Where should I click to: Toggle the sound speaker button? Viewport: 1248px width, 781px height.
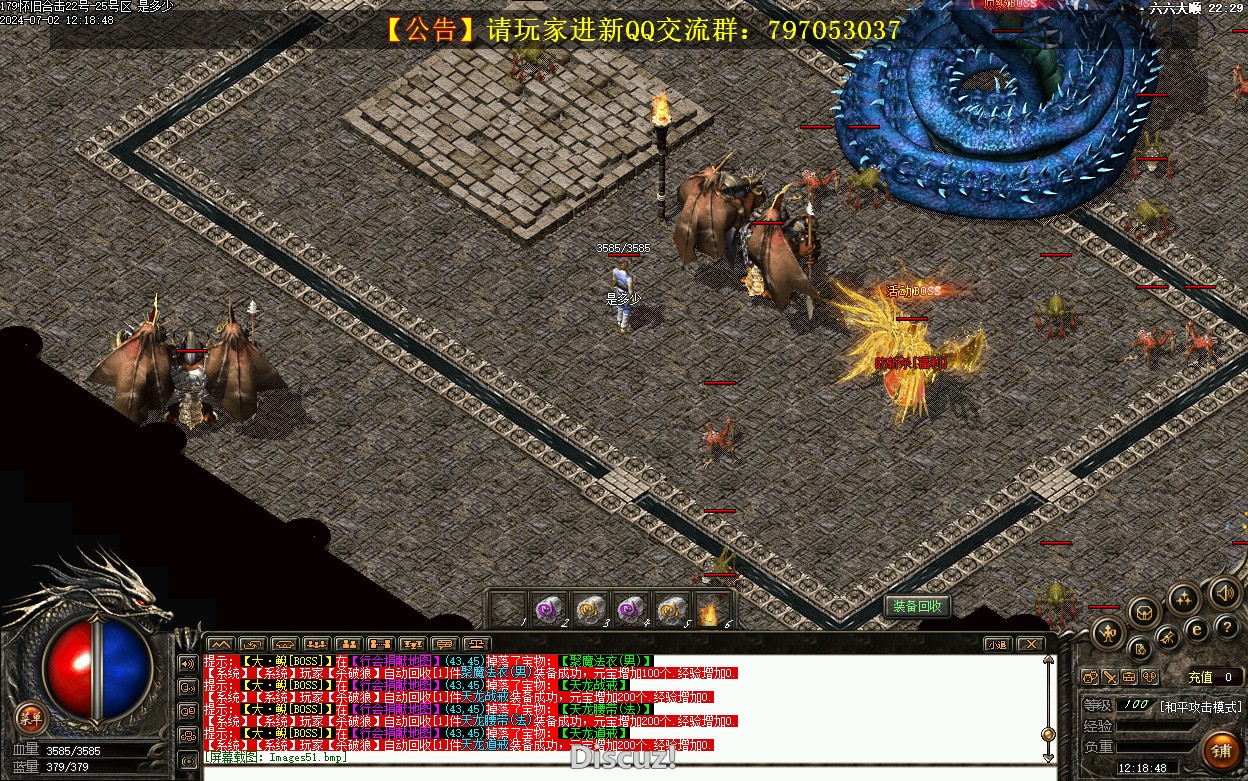[1224, 593]
